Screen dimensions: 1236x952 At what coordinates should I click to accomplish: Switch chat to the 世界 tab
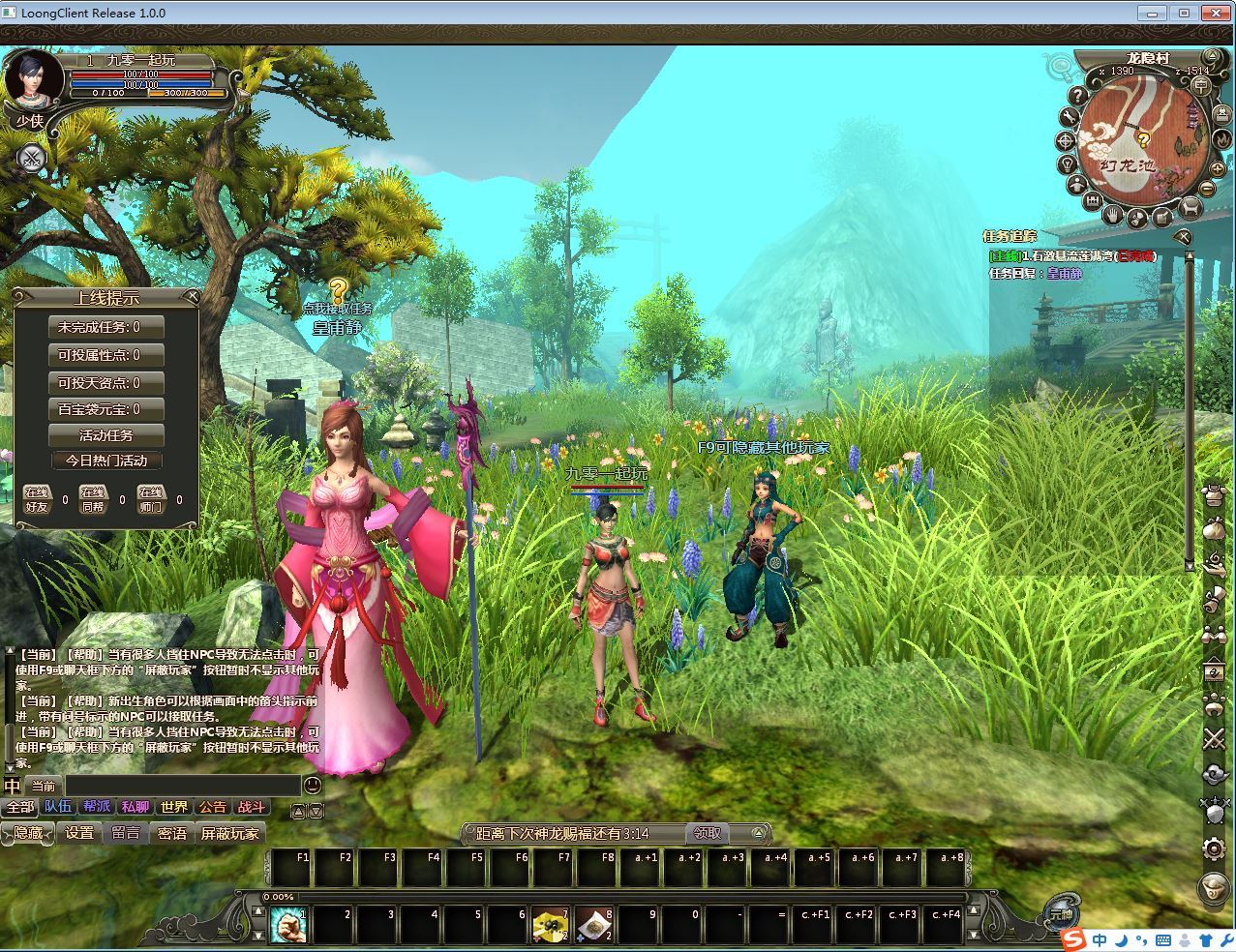pyautogui.click(x=174, y=807)
